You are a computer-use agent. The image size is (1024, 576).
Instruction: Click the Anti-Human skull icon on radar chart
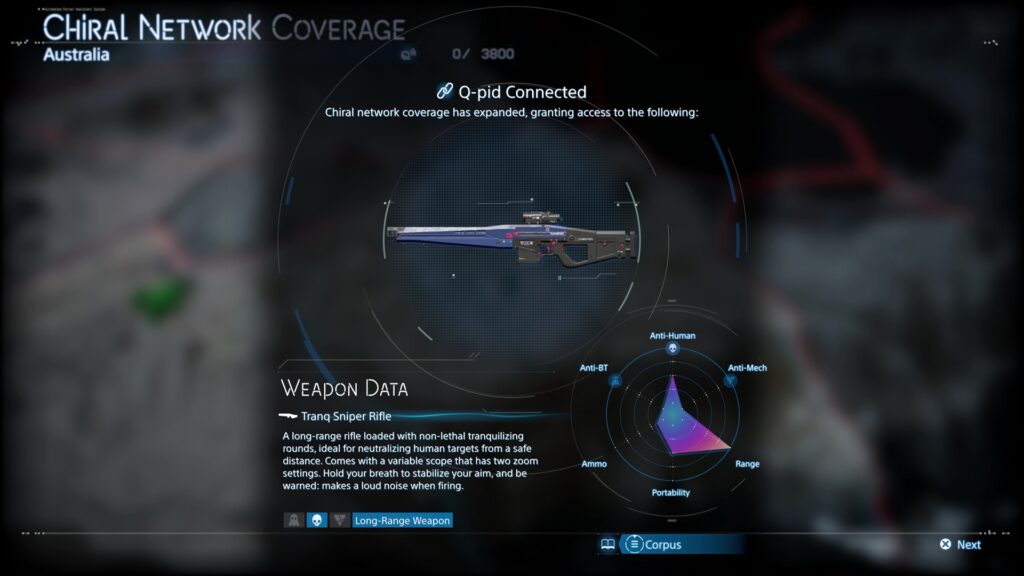coord(673,349)
